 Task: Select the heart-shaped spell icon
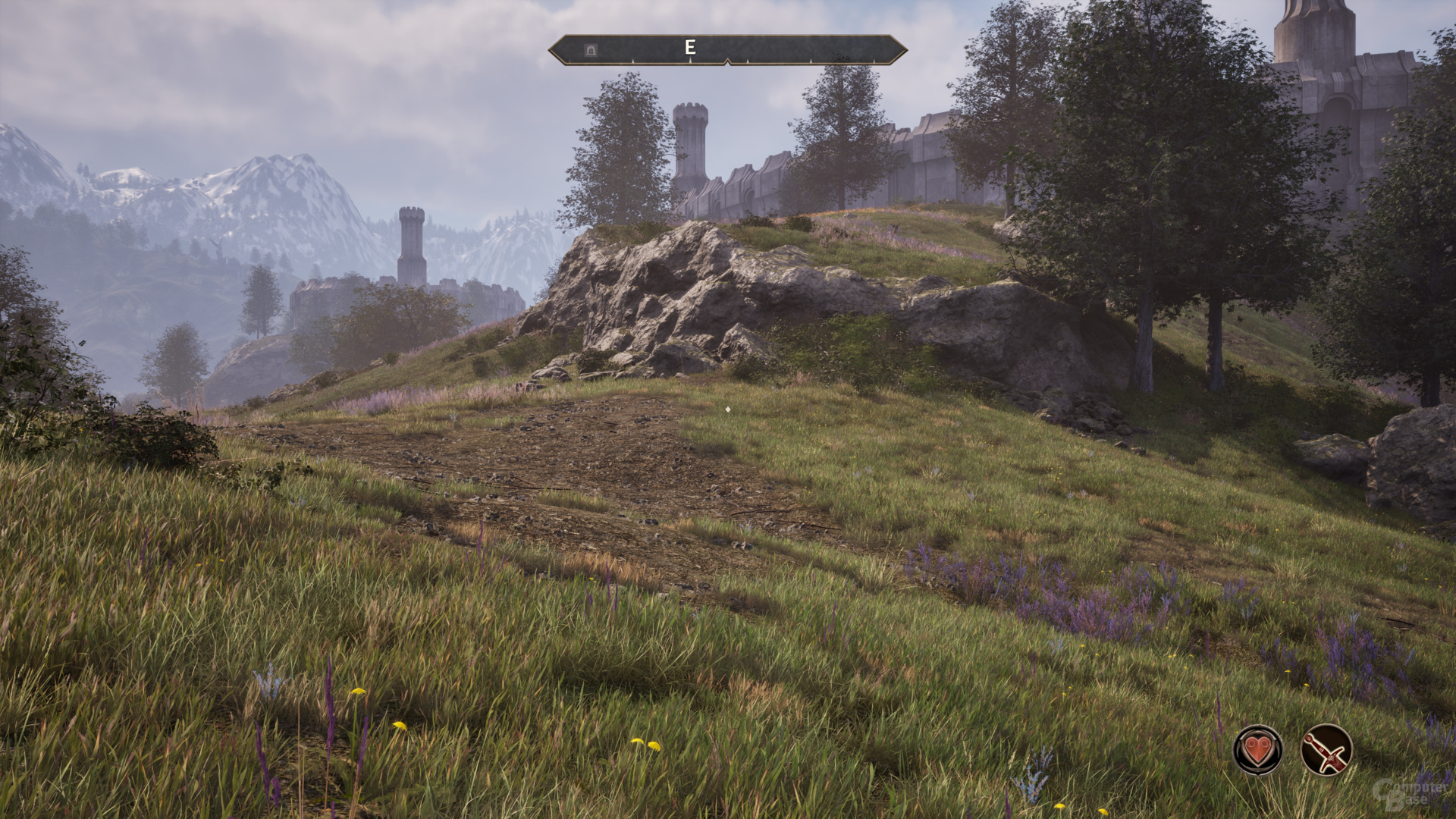(1258, 750)
